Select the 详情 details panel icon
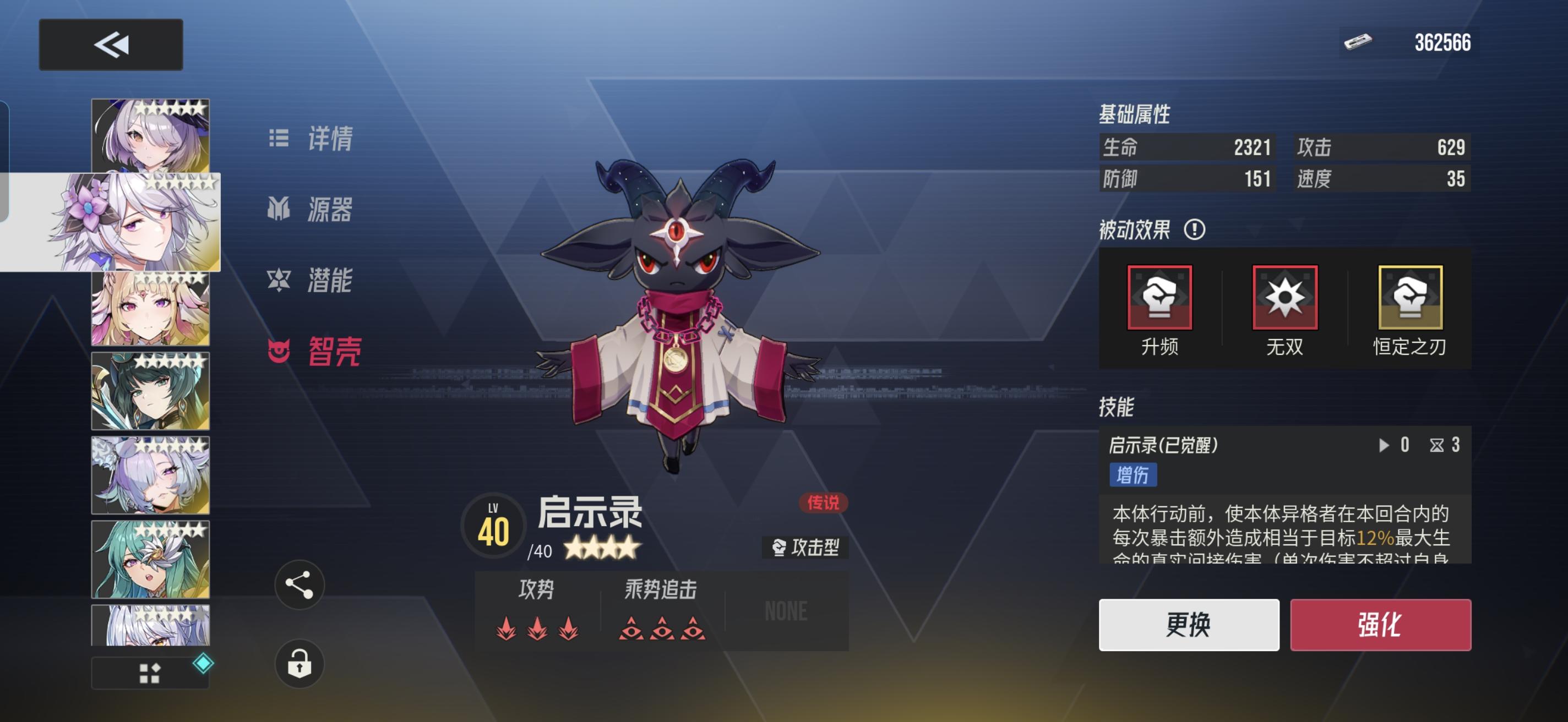This screenshot has width=1568, height=722. click(280, 139)
